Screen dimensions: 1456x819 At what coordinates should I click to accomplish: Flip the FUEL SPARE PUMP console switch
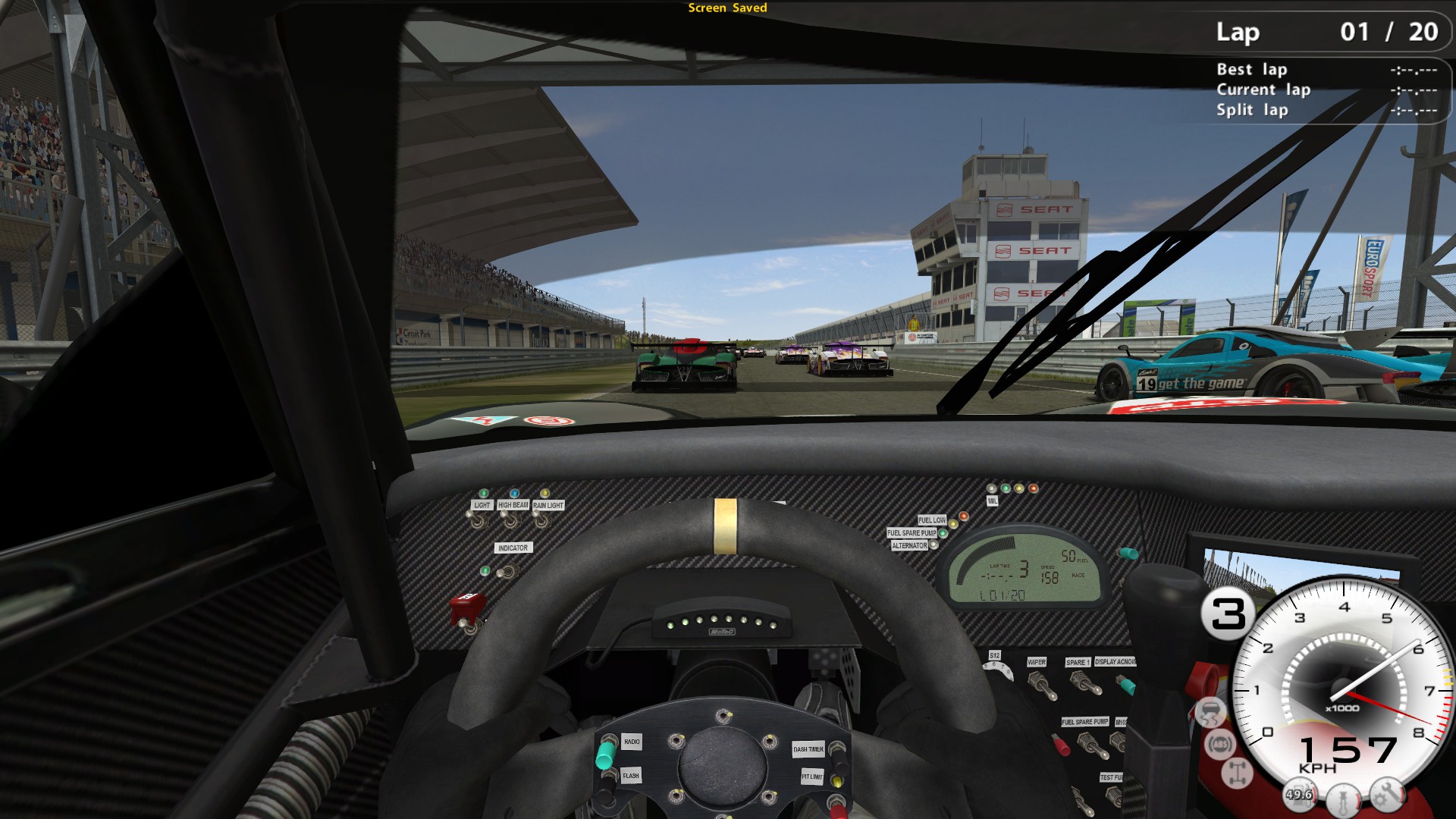click(1092, 745)
